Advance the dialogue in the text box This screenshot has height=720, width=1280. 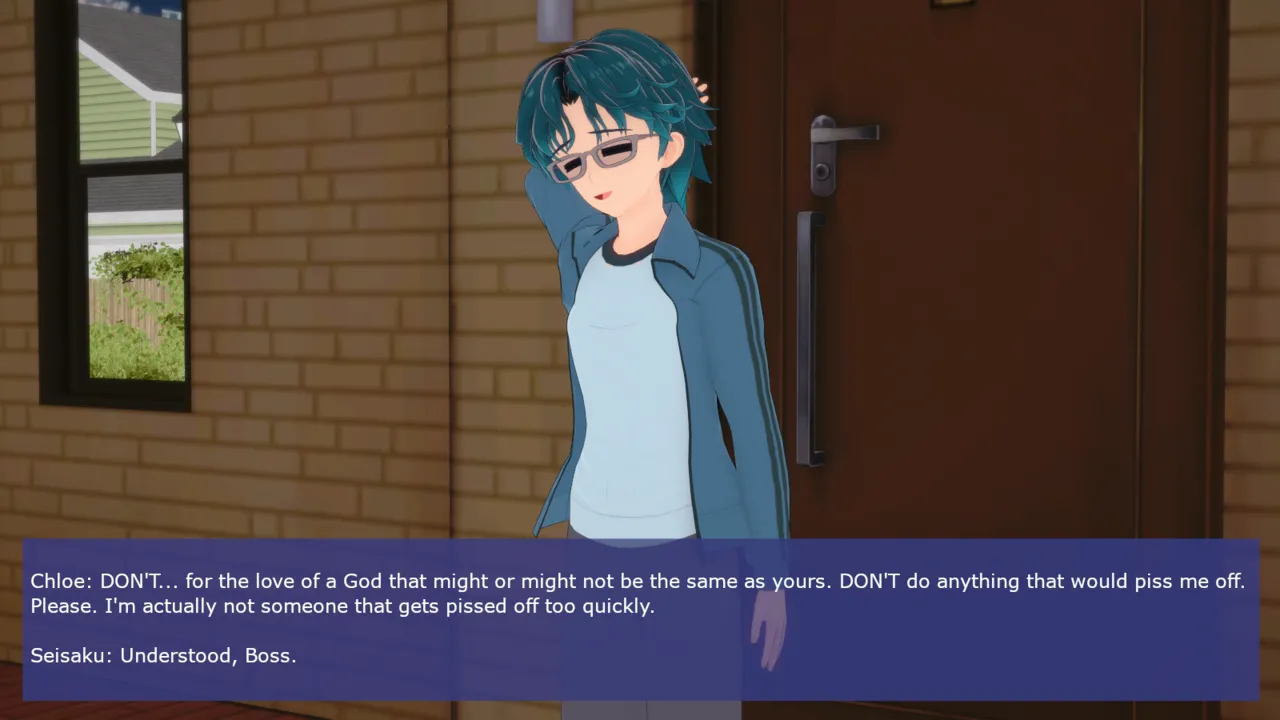pos(640,619)
